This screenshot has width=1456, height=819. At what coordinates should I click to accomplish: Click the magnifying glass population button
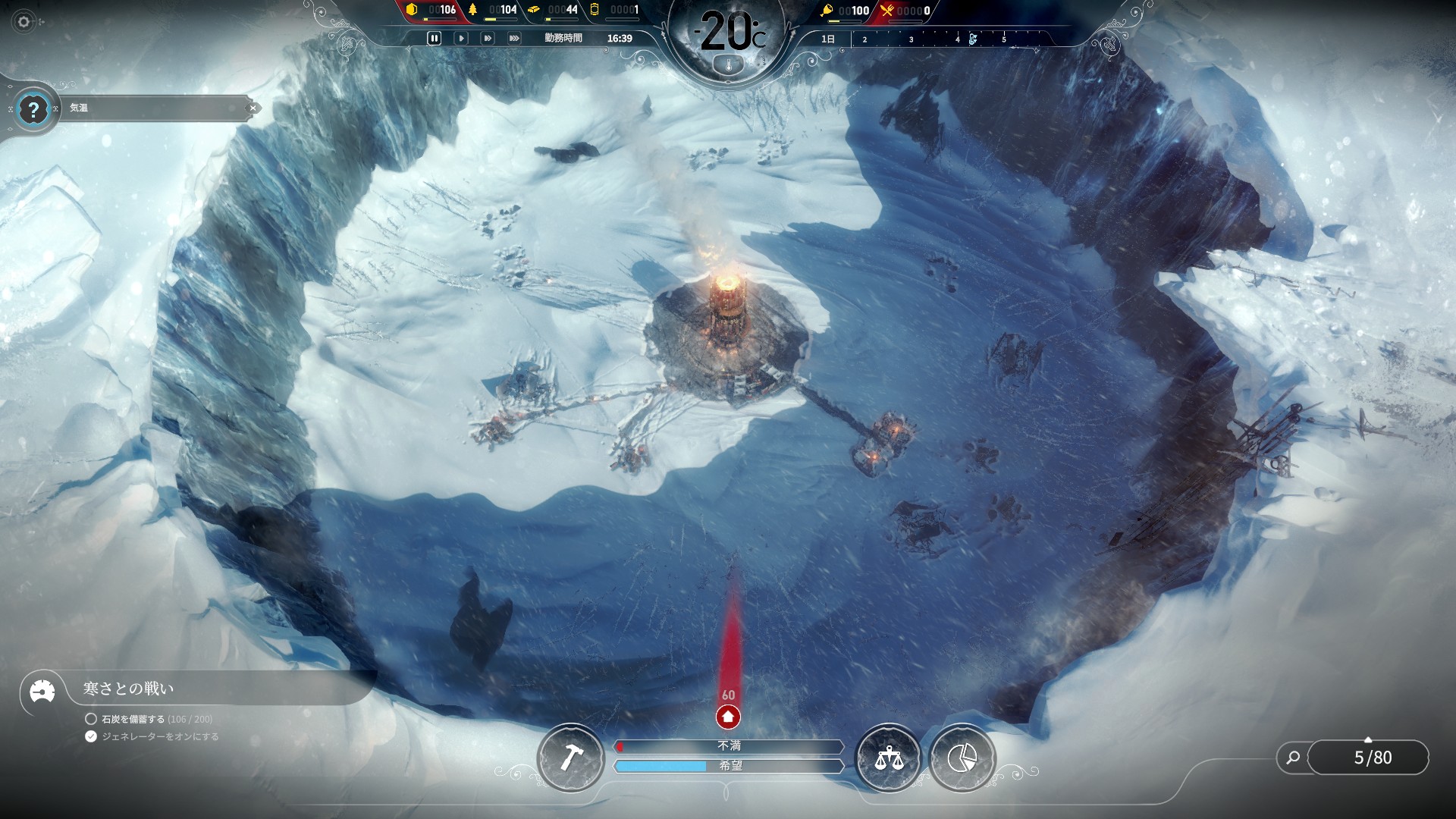coord(1294,757)
